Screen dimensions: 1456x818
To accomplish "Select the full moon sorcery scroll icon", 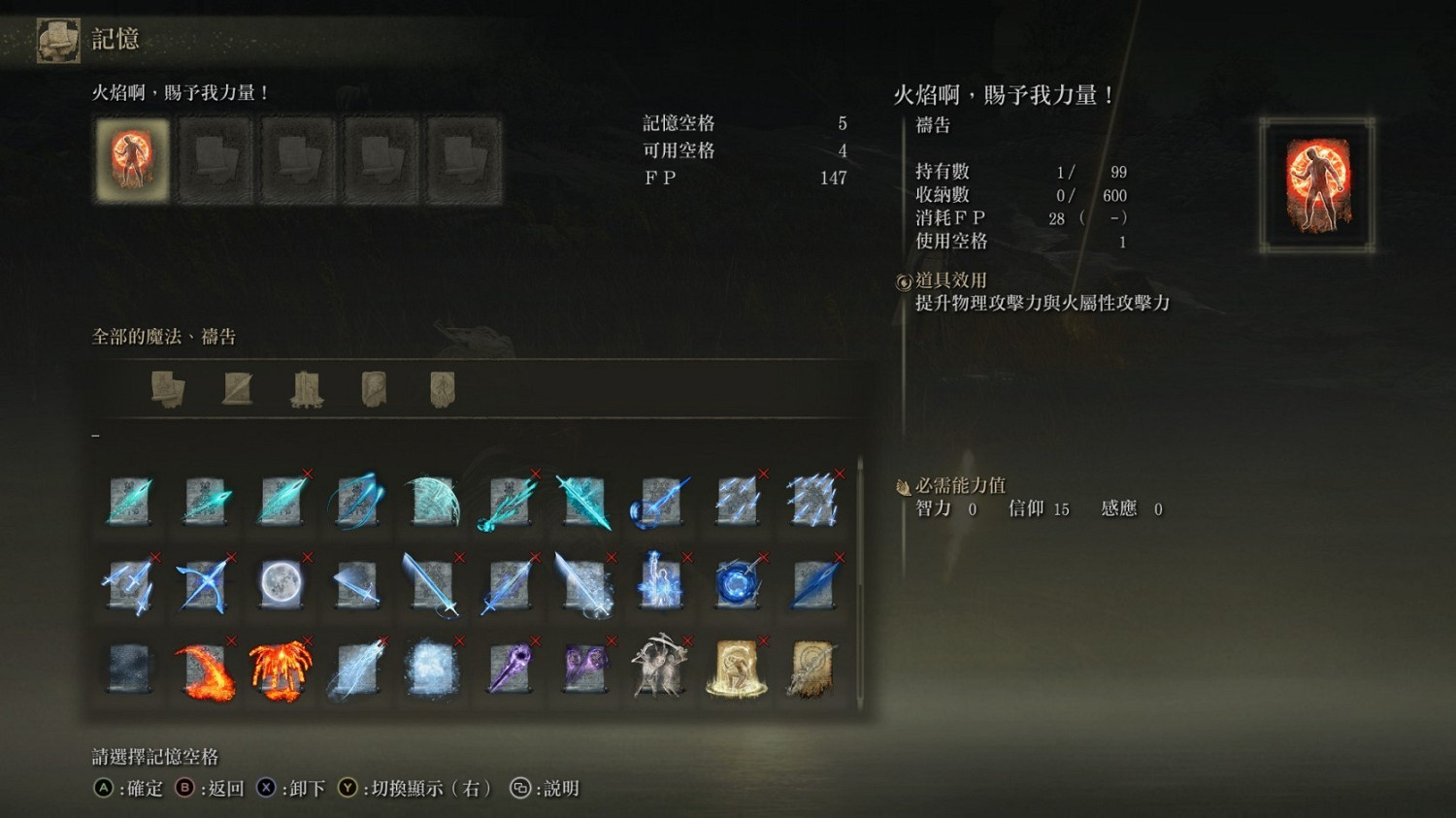I will (x=279, y=582).
